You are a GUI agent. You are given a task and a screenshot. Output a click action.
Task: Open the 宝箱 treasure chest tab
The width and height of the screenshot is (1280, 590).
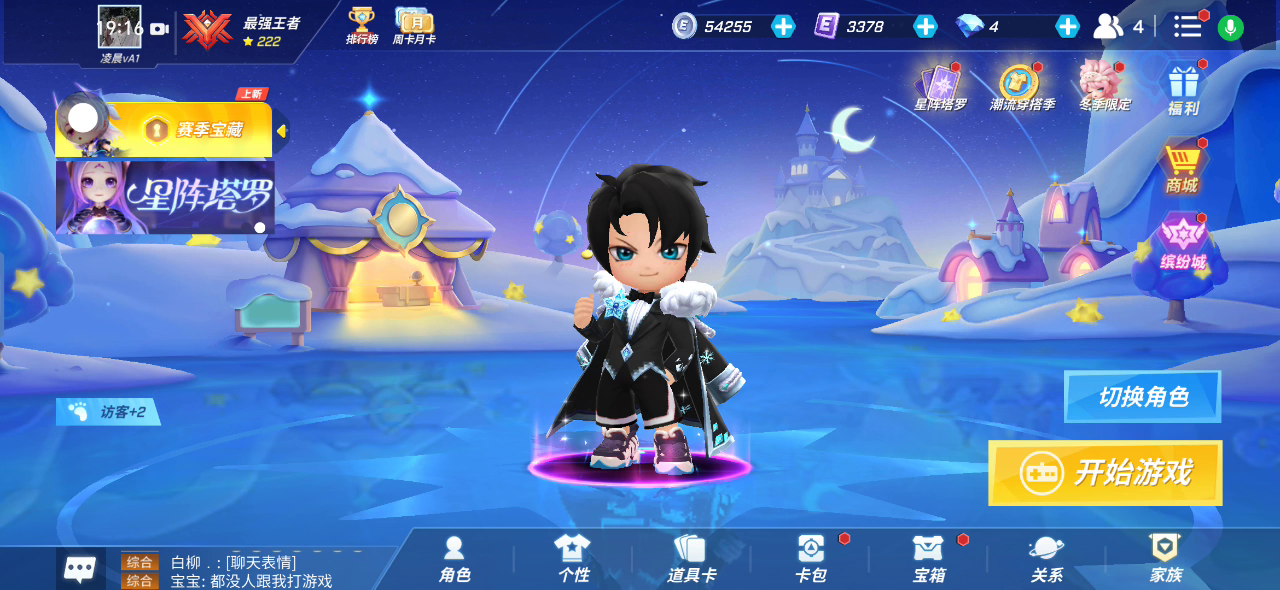(928, 559)
